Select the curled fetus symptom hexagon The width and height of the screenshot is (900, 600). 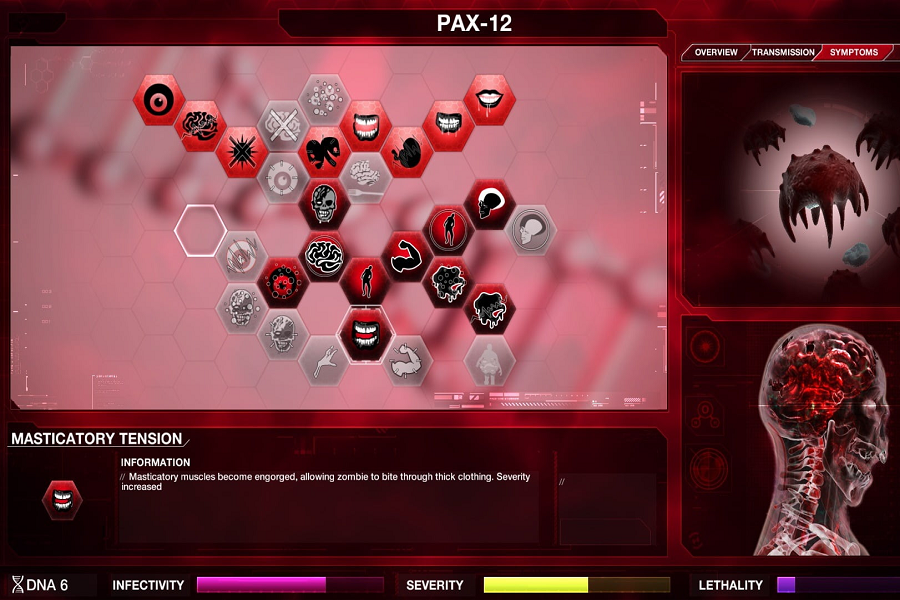[406, 152]
